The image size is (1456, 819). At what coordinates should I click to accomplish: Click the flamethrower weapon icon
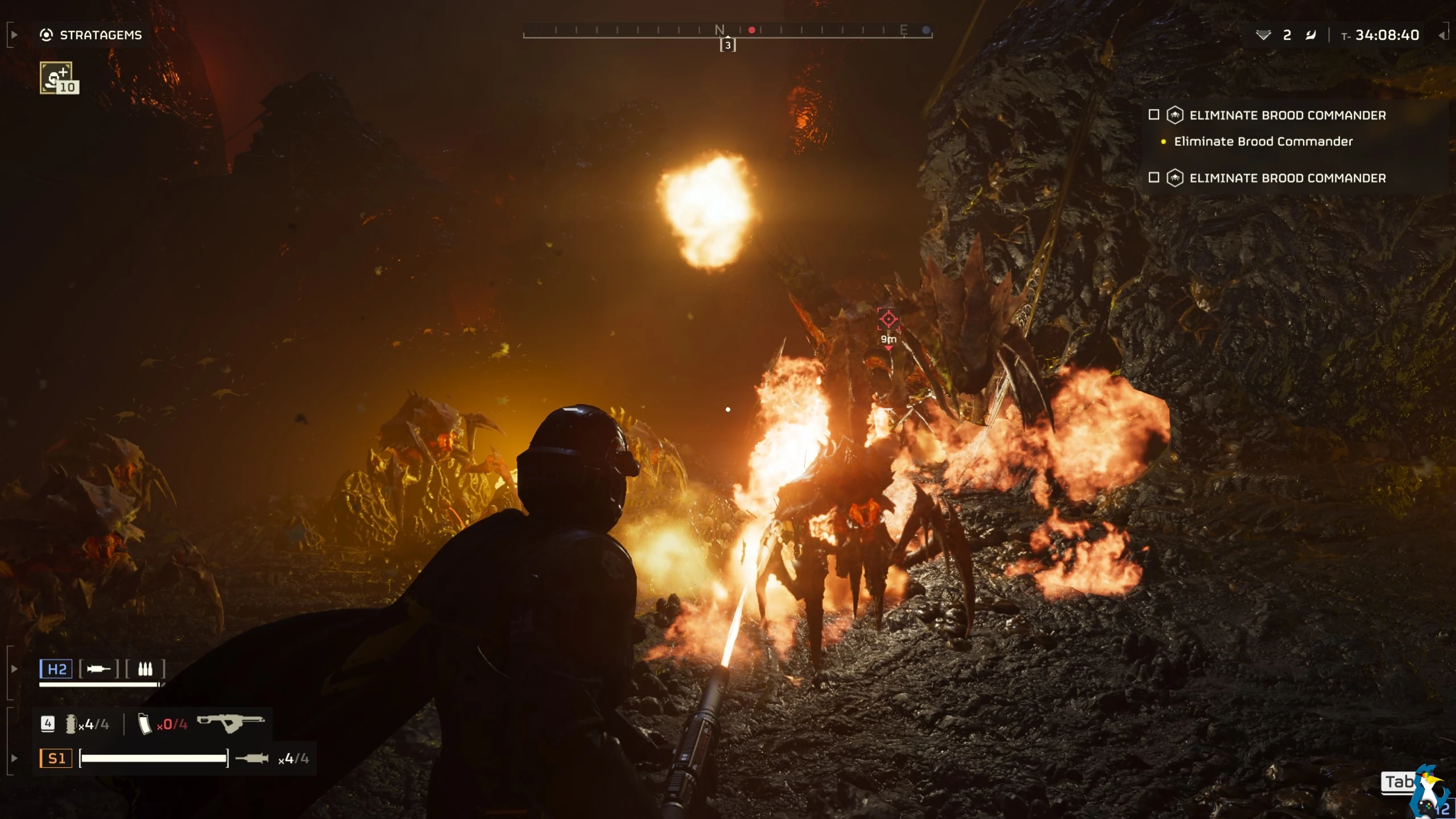point(231,723)
